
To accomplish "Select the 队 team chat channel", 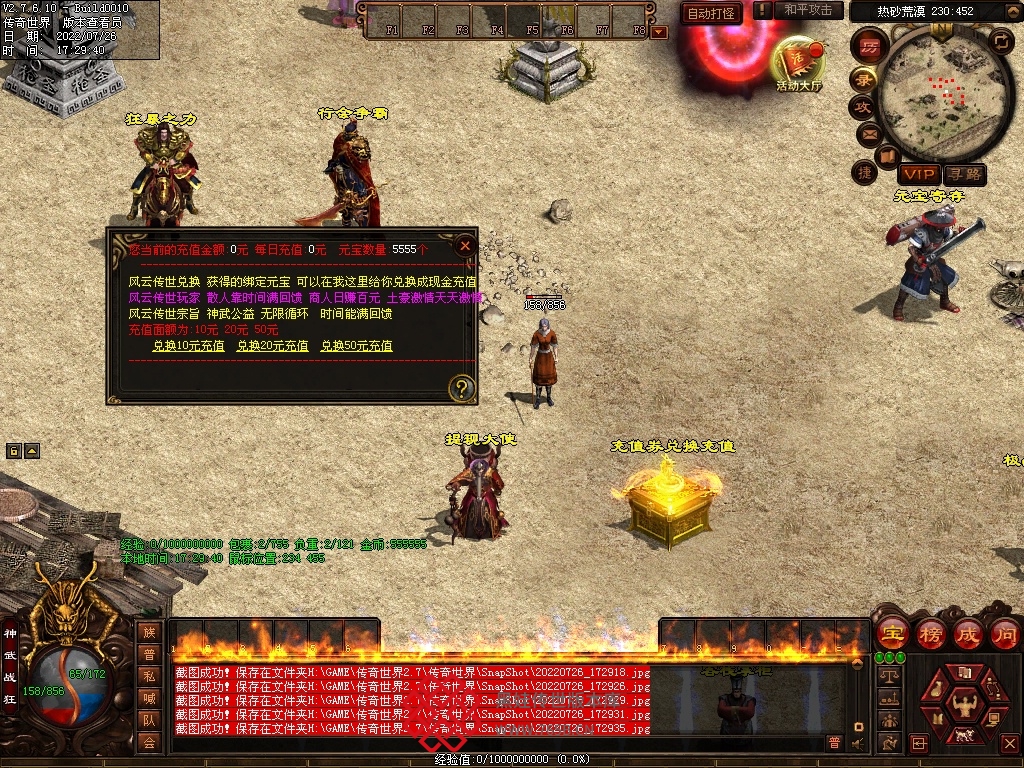I will 149,720.
